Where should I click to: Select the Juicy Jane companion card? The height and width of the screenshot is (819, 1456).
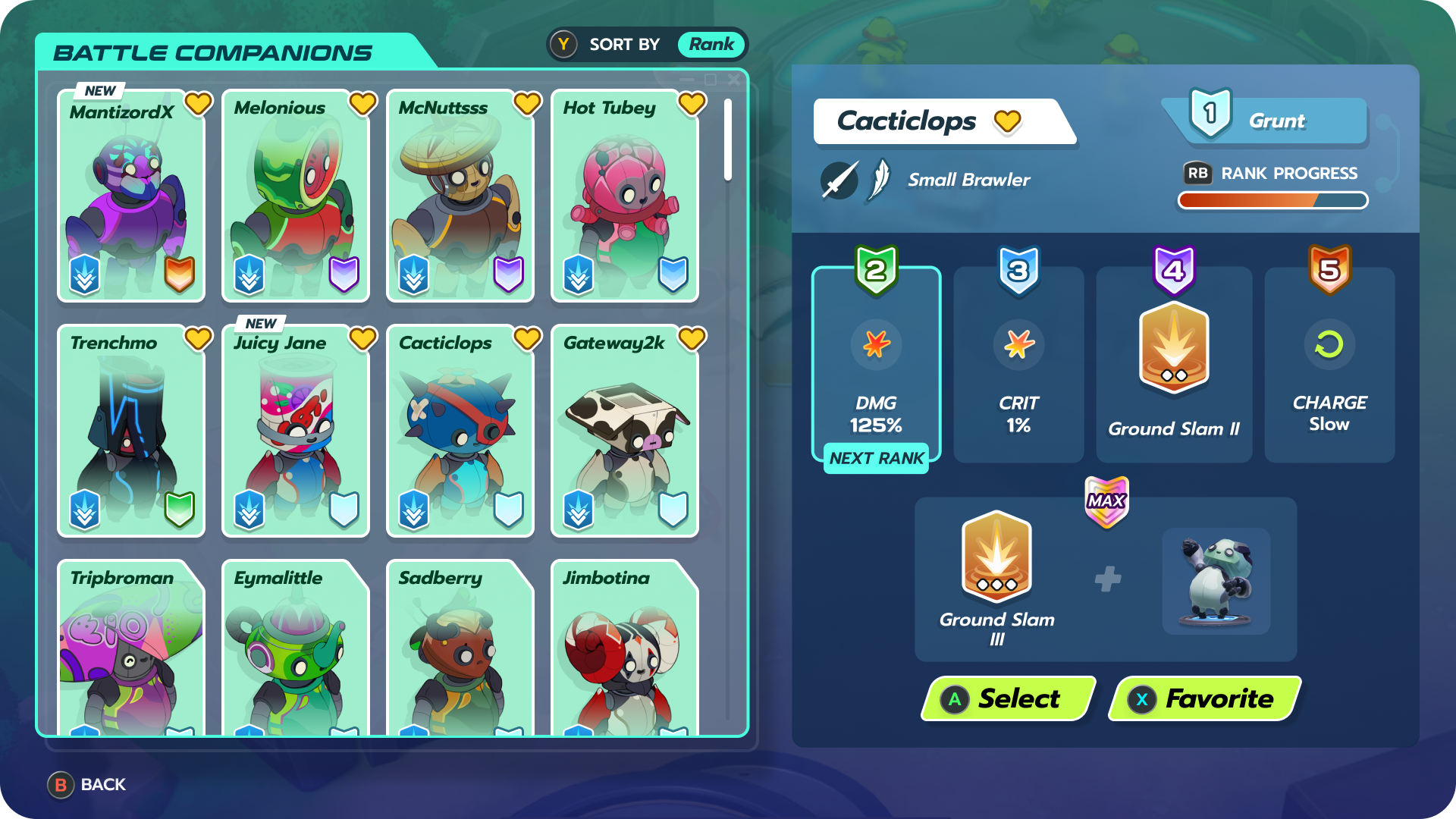tap(296, 432)
